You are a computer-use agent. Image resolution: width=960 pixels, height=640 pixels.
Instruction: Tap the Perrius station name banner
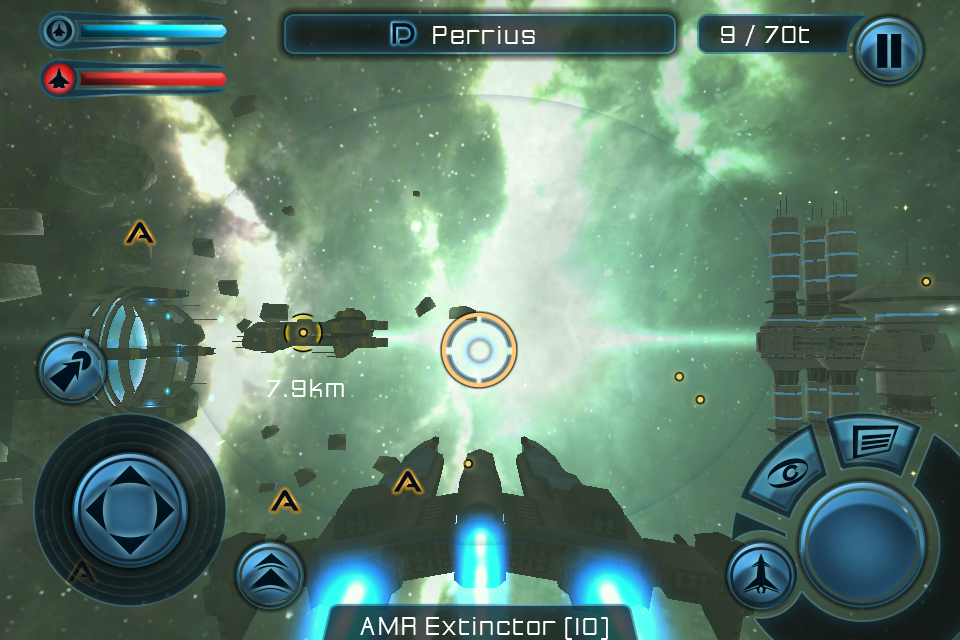coord(480,35)
